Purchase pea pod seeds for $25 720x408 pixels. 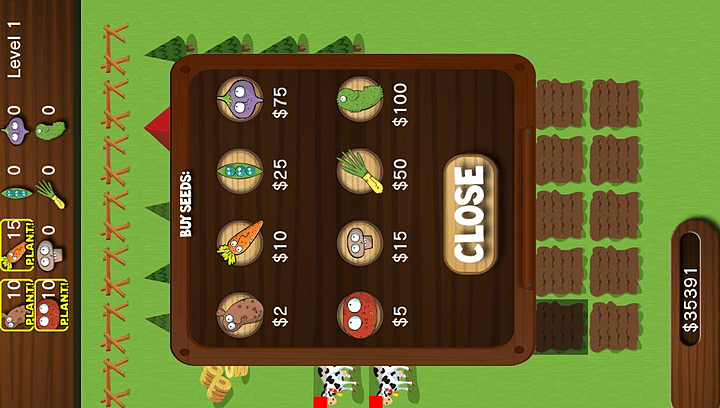point(240,171)
